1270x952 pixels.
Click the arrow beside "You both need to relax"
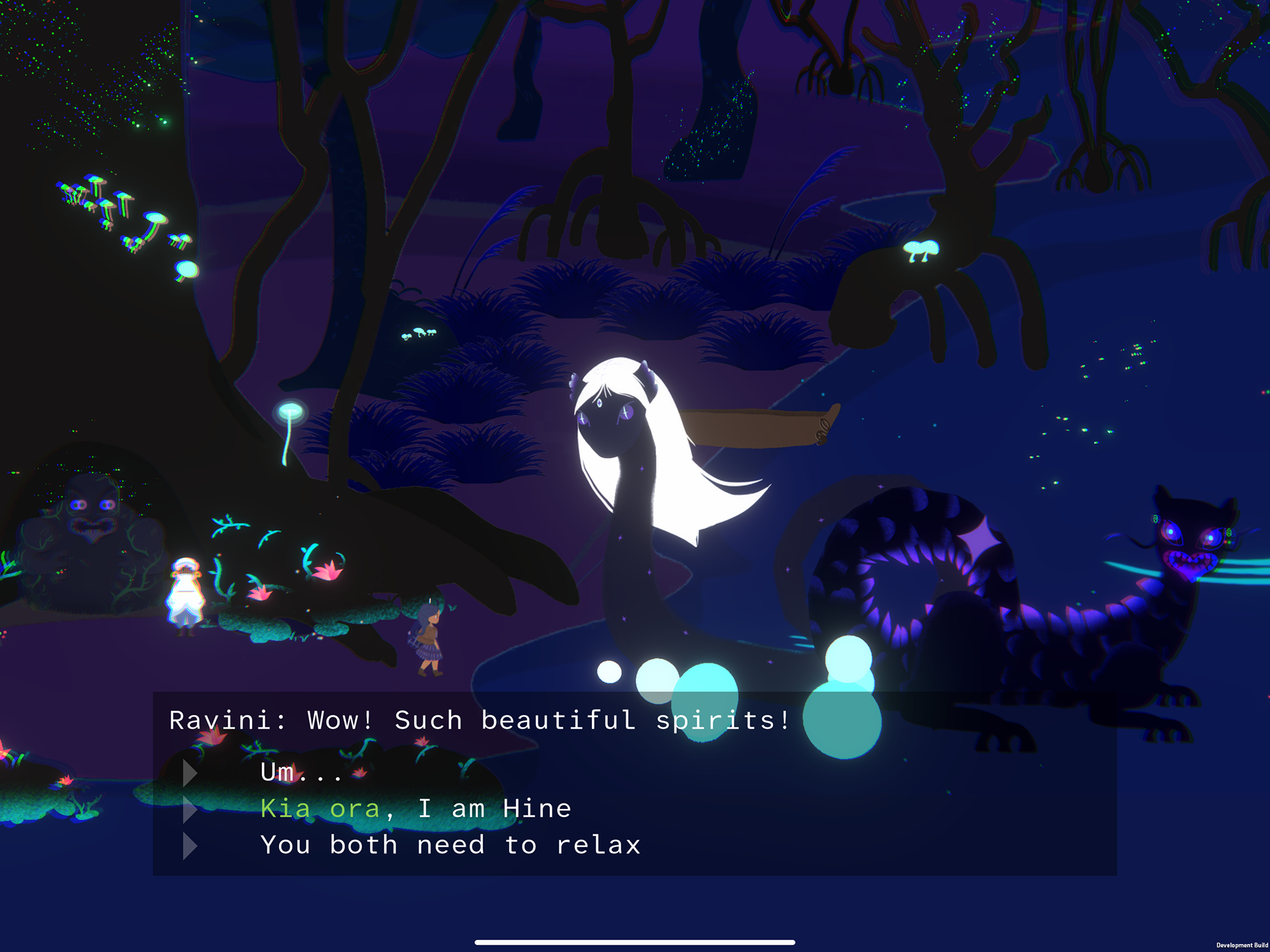(x=192, y=845)
